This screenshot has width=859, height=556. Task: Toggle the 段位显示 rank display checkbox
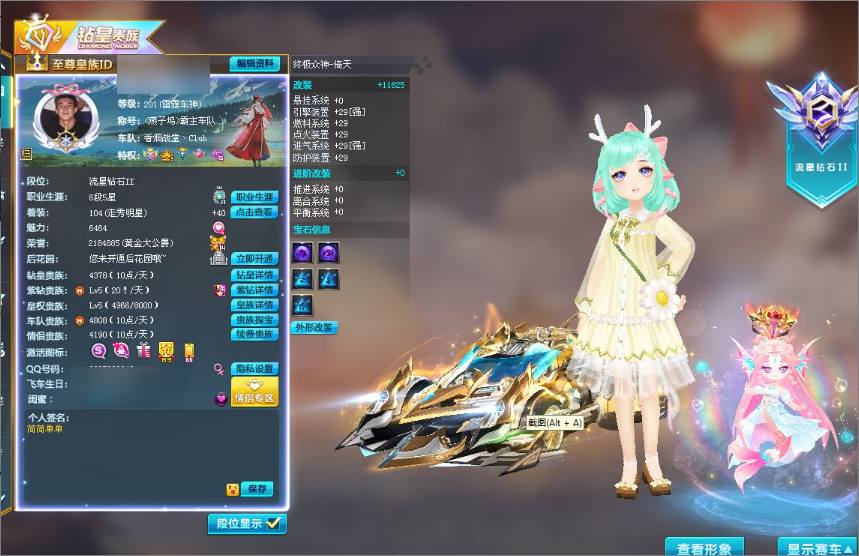(273, 523)
